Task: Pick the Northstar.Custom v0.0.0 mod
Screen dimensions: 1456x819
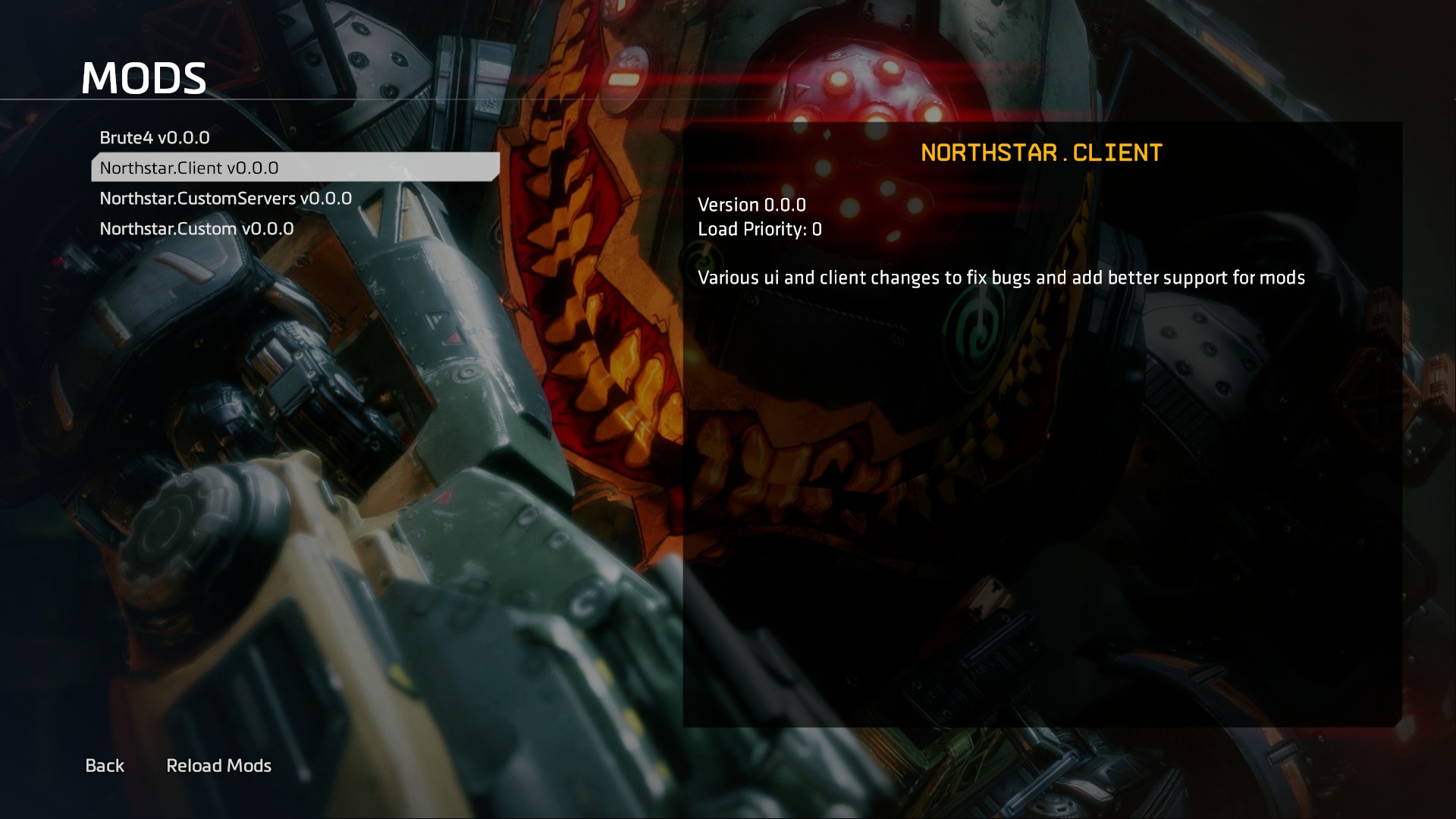Action: (x=196, y=229)
